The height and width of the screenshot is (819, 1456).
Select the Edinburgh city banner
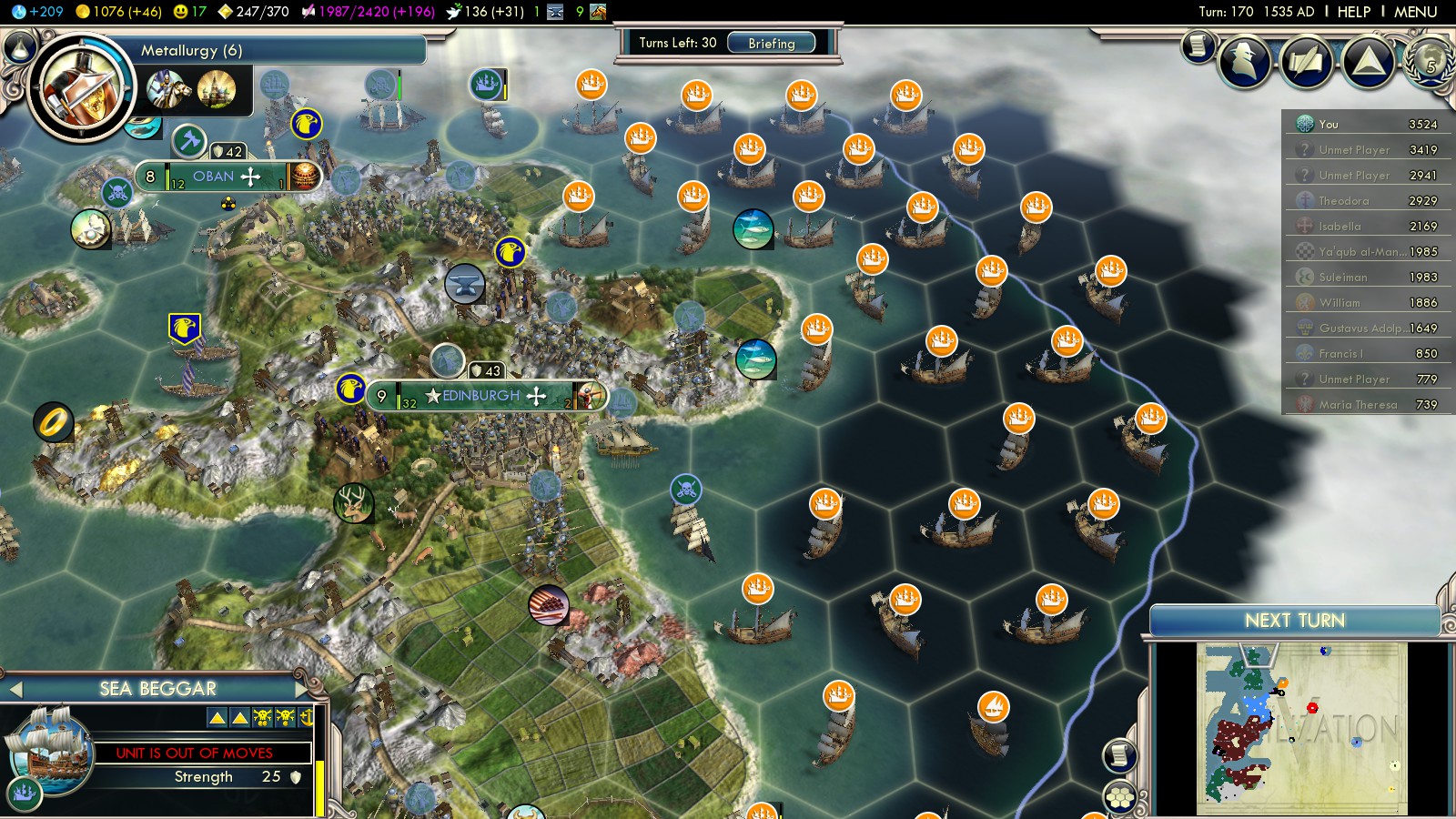(481, 396)
